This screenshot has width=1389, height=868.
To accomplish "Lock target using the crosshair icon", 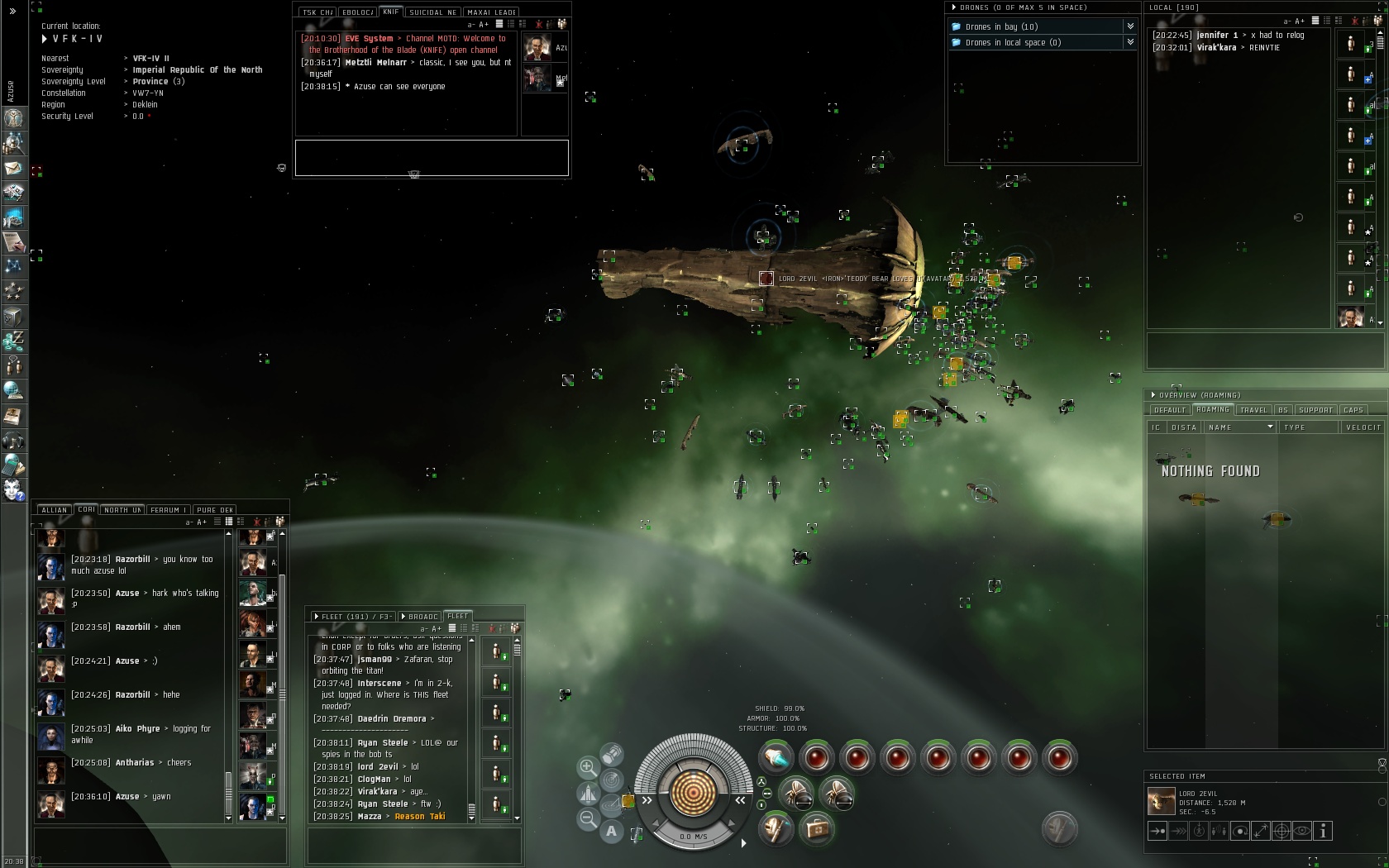I will 1281,831.
